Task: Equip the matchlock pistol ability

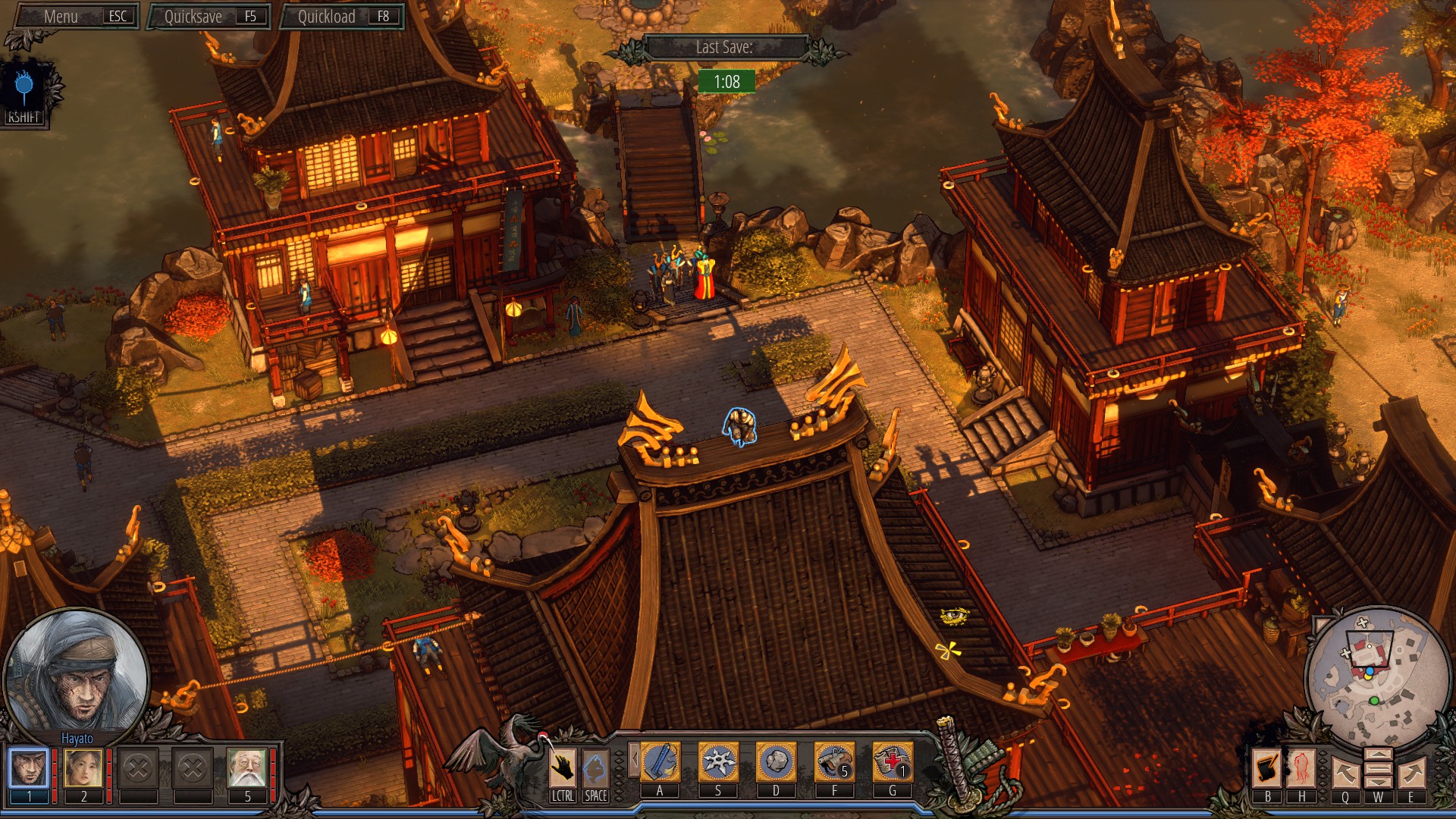Action: pos(834,762)
